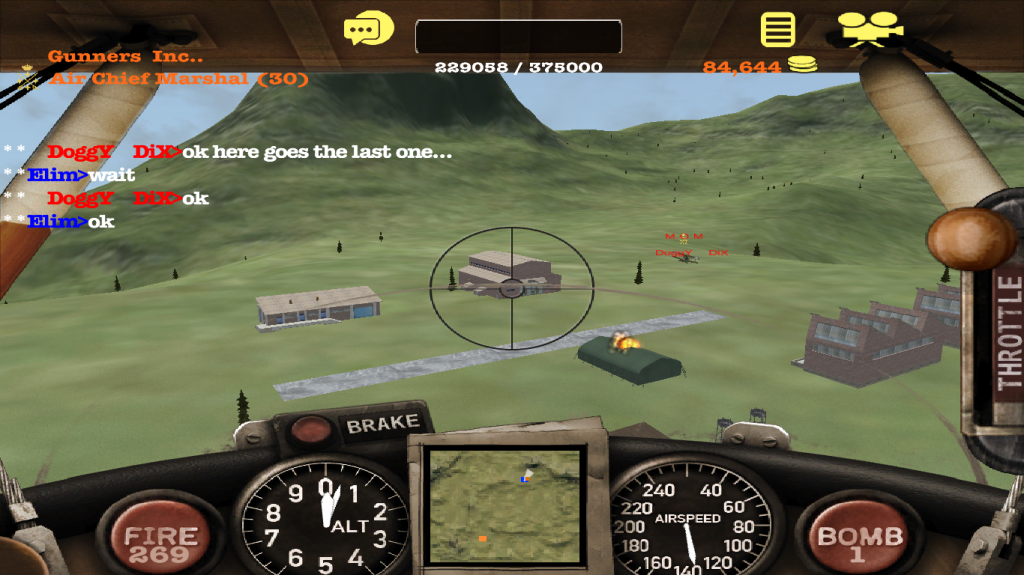Tap the gold coins stack icon

tap(802, 66)
